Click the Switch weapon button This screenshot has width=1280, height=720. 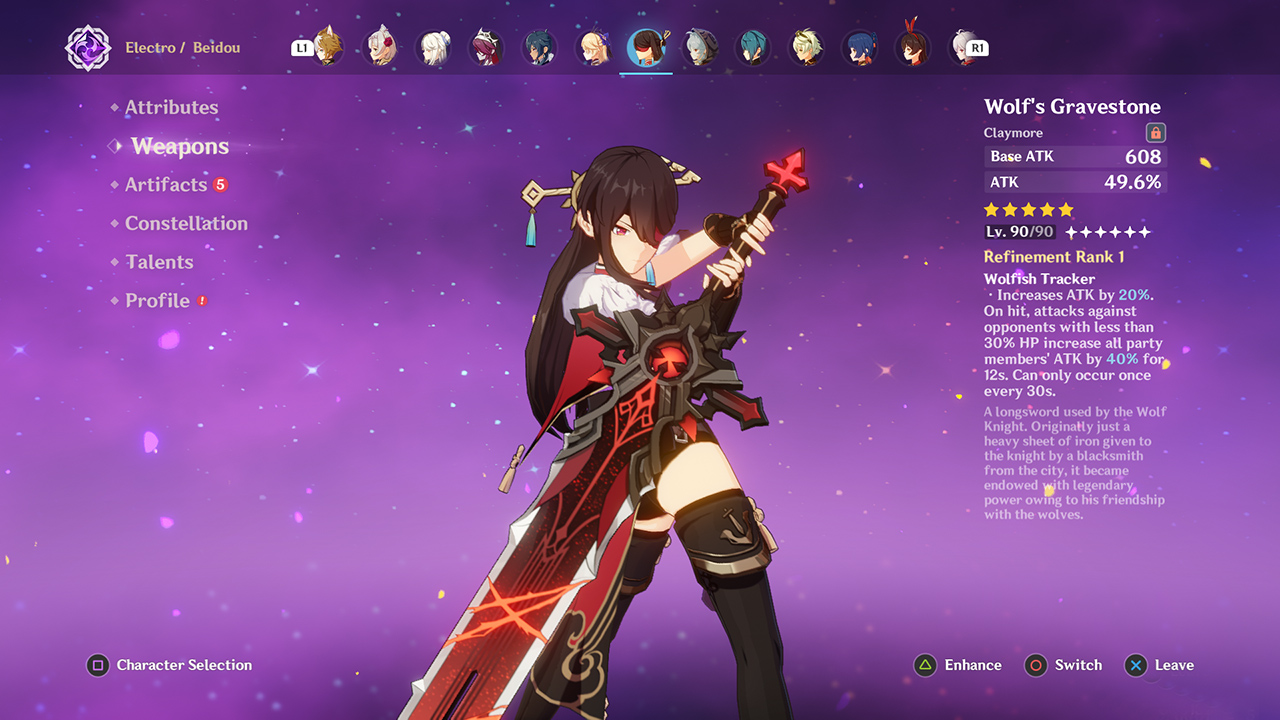(1064, 665)
